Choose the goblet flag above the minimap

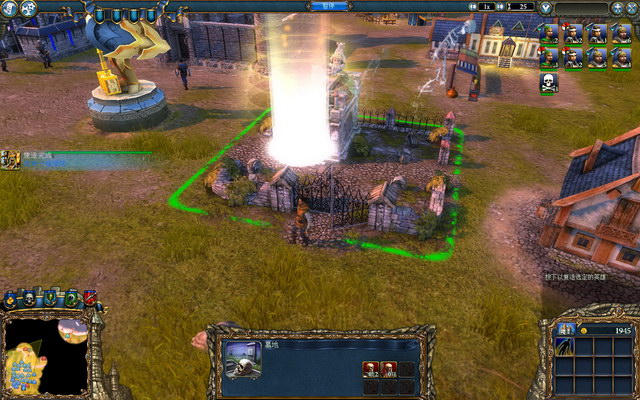point(49,298)
